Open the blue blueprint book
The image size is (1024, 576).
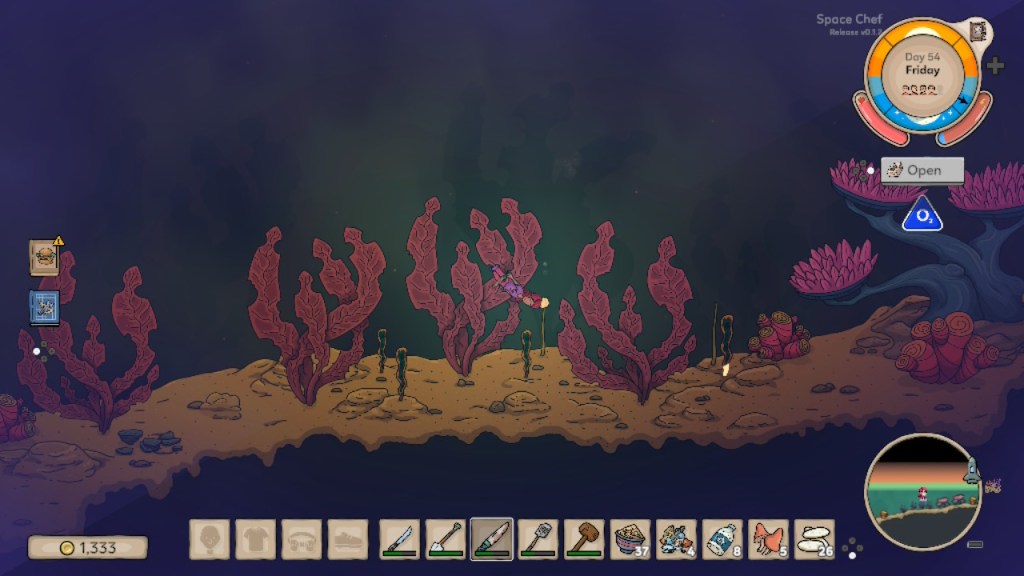pyautogui.click(x=44, y=307)
